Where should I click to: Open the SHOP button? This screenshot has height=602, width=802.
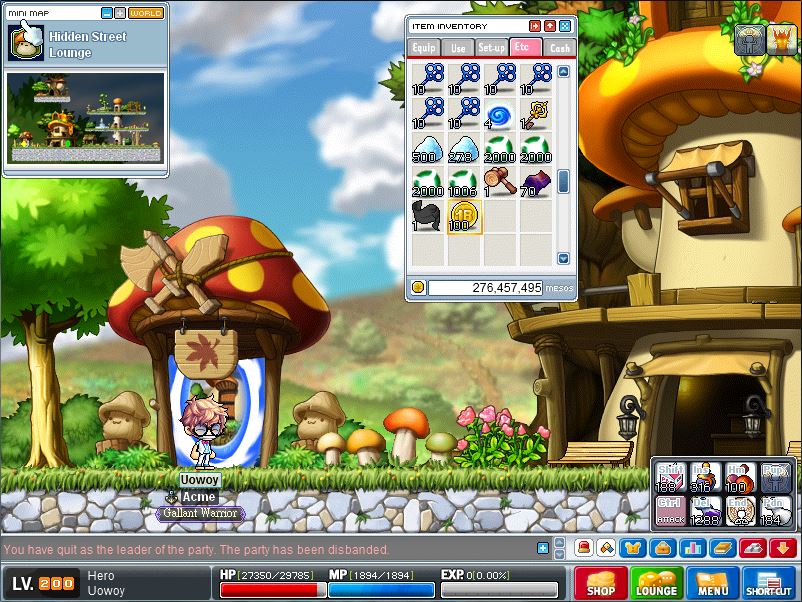click(601, 583)
